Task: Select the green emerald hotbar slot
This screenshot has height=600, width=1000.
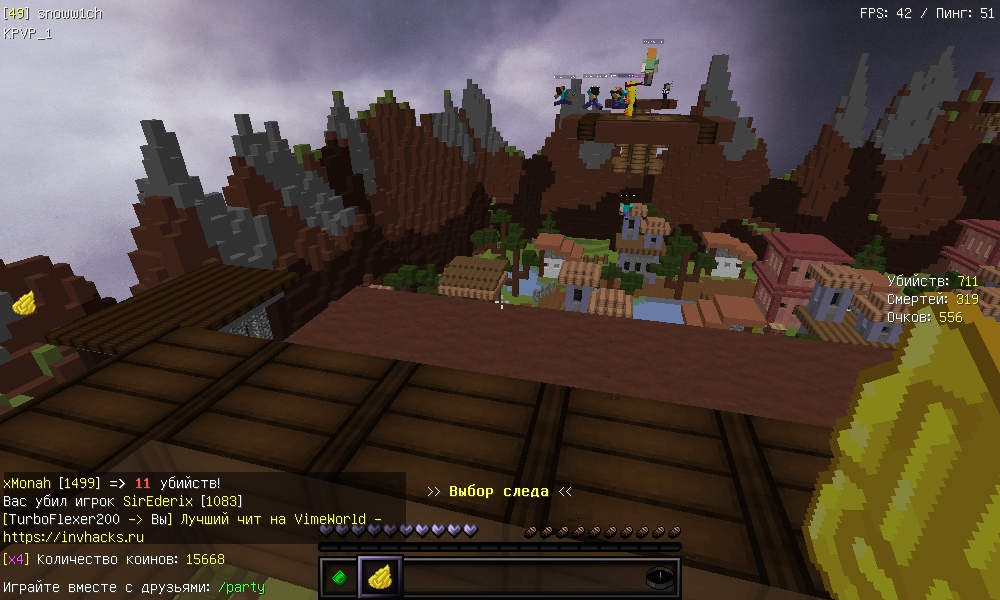Action: (x=340, y=577)
